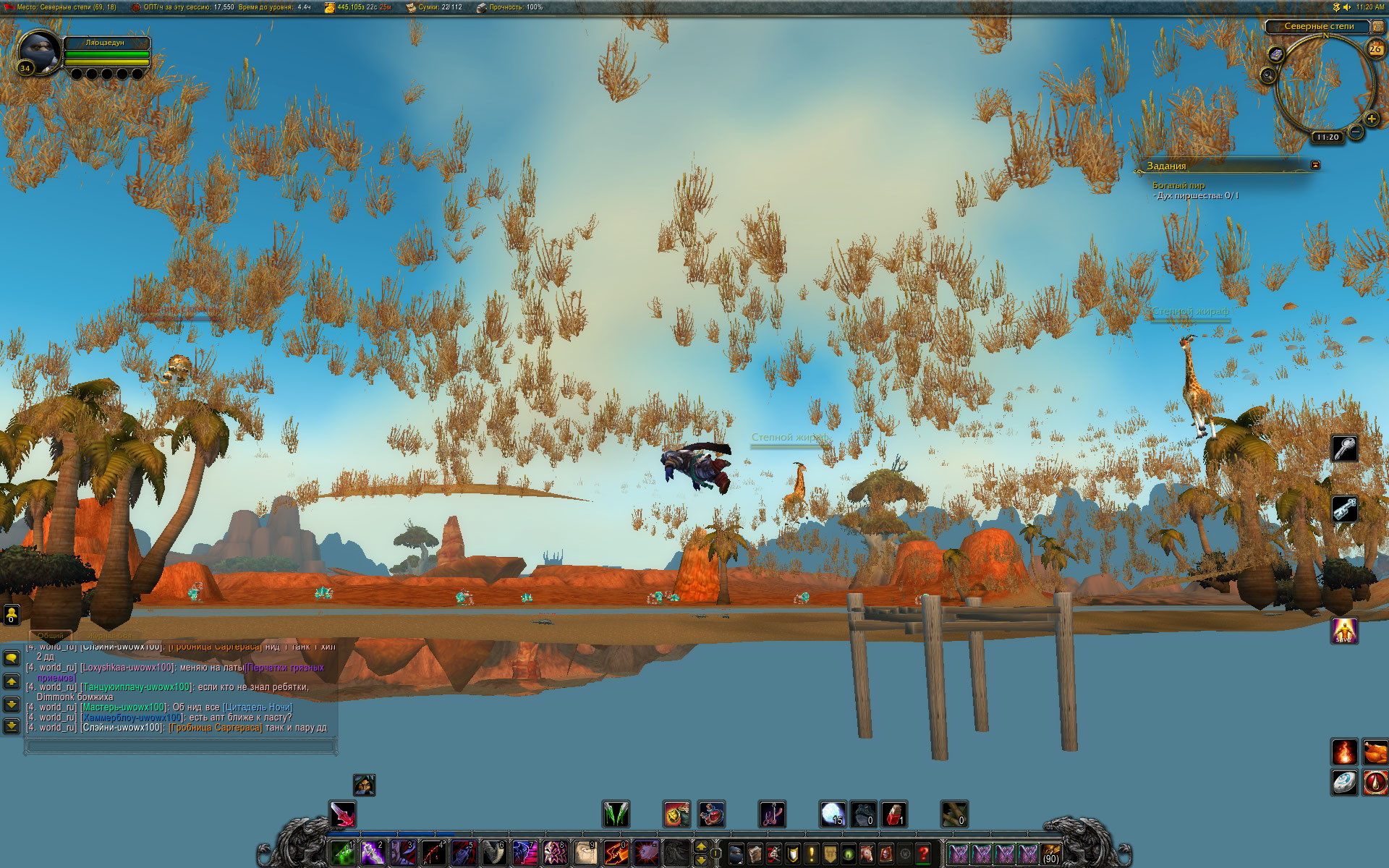This screenshot has width=1389, height=868.
Task: Open the red question mark help button
Action: pos(923,854)
